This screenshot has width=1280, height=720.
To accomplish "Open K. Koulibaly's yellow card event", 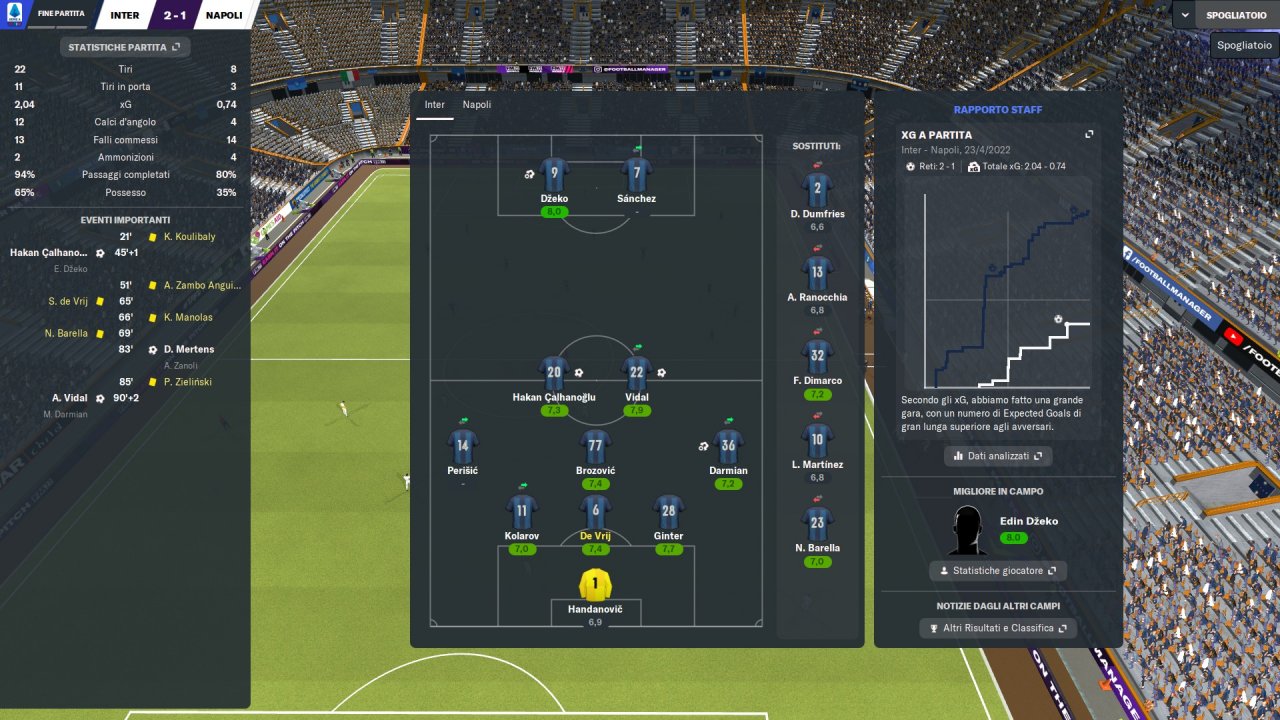I will click(x=188, y=237).
